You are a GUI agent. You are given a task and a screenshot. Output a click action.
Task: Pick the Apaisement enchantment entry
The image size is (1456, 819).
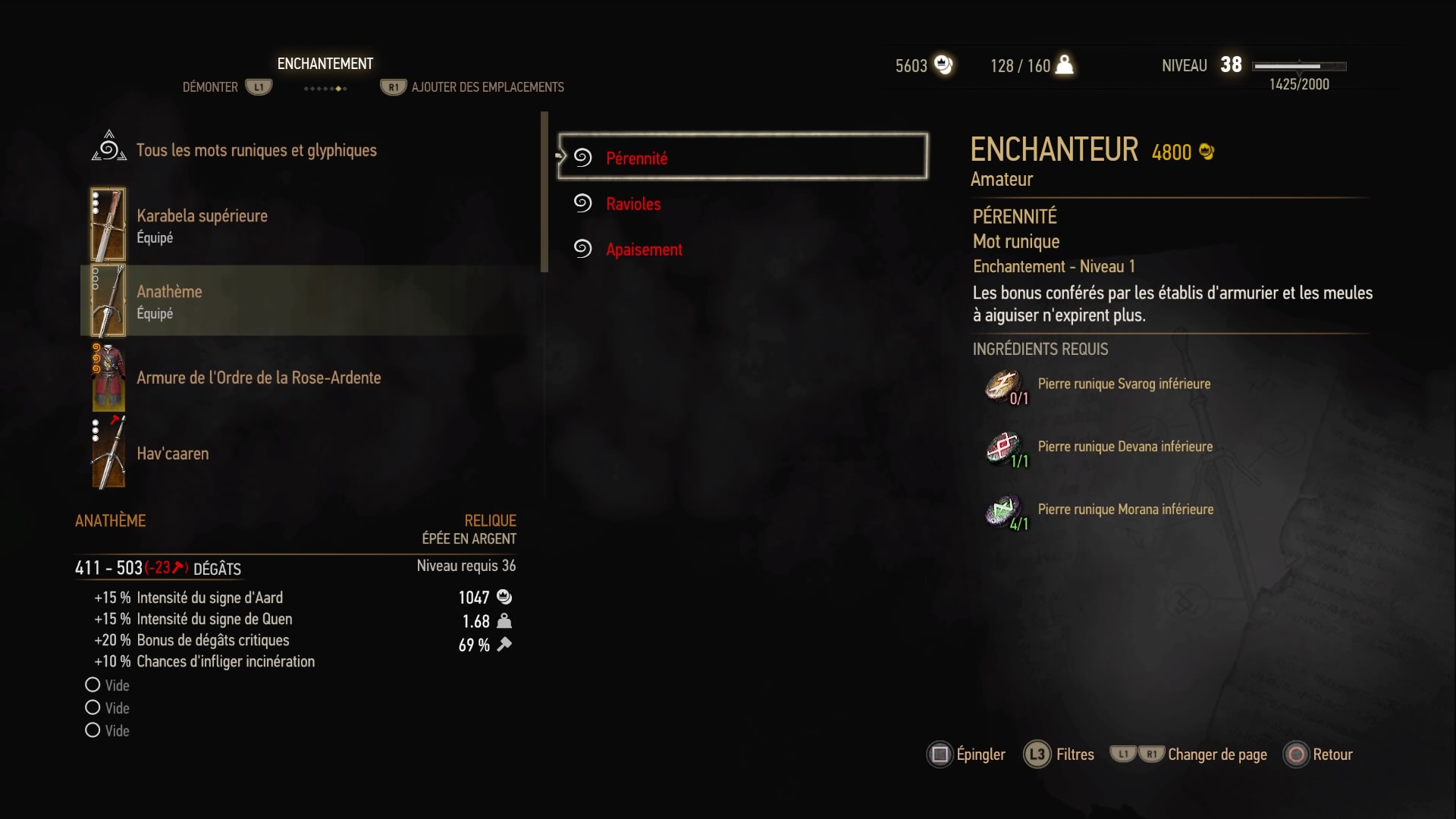(x=644, y=249)
